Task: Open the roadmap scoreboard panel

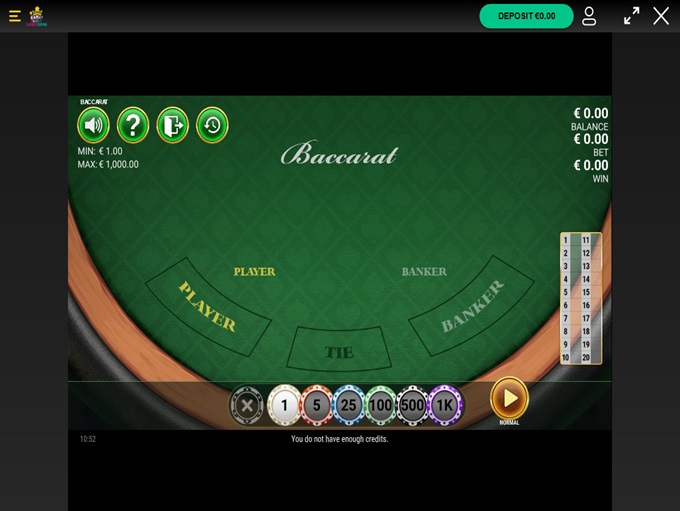Action: point(580,298)
